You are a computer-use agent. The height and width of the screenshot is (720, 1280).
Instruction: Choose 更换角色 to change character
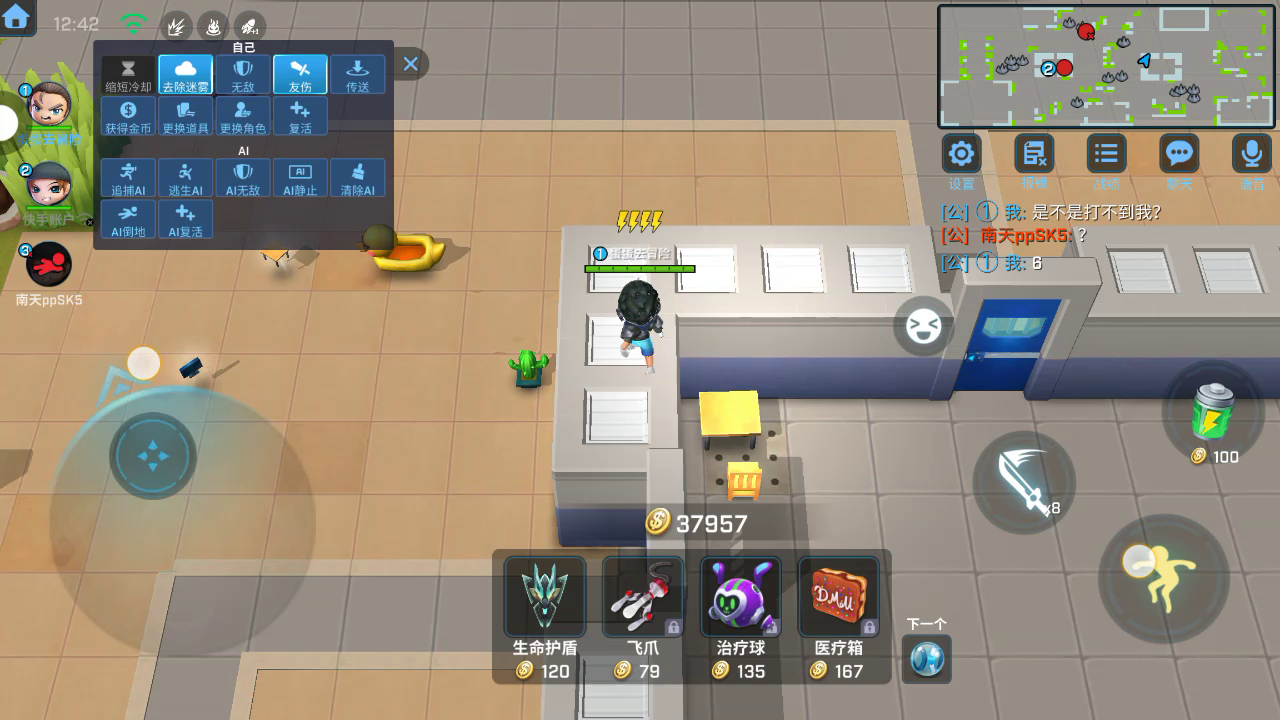tap(243, 116)
